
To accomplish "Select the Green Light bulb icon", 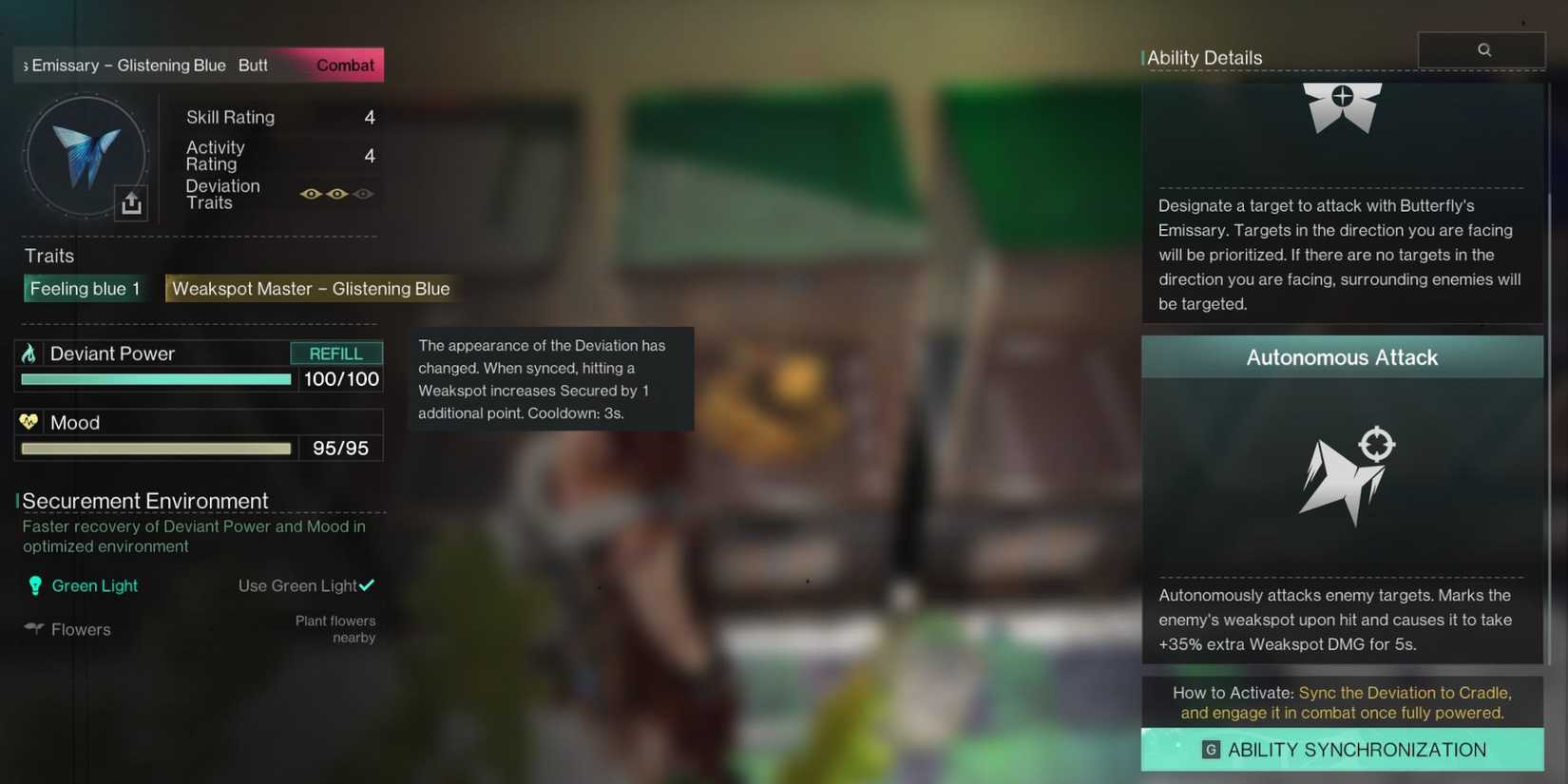I will click(35, 585).
